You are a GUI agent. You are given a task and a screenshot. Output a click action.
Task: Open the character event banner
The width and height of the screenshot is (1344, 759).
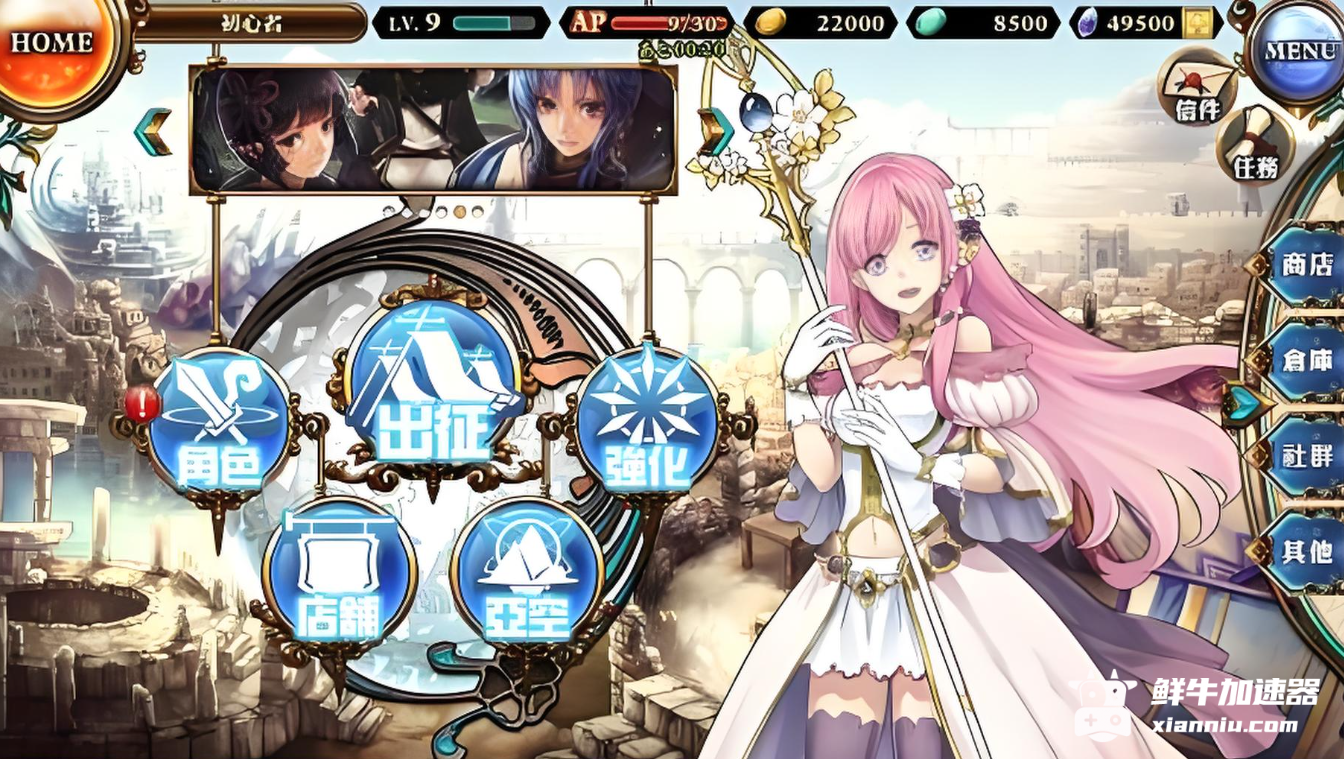[x=433, y=130]
